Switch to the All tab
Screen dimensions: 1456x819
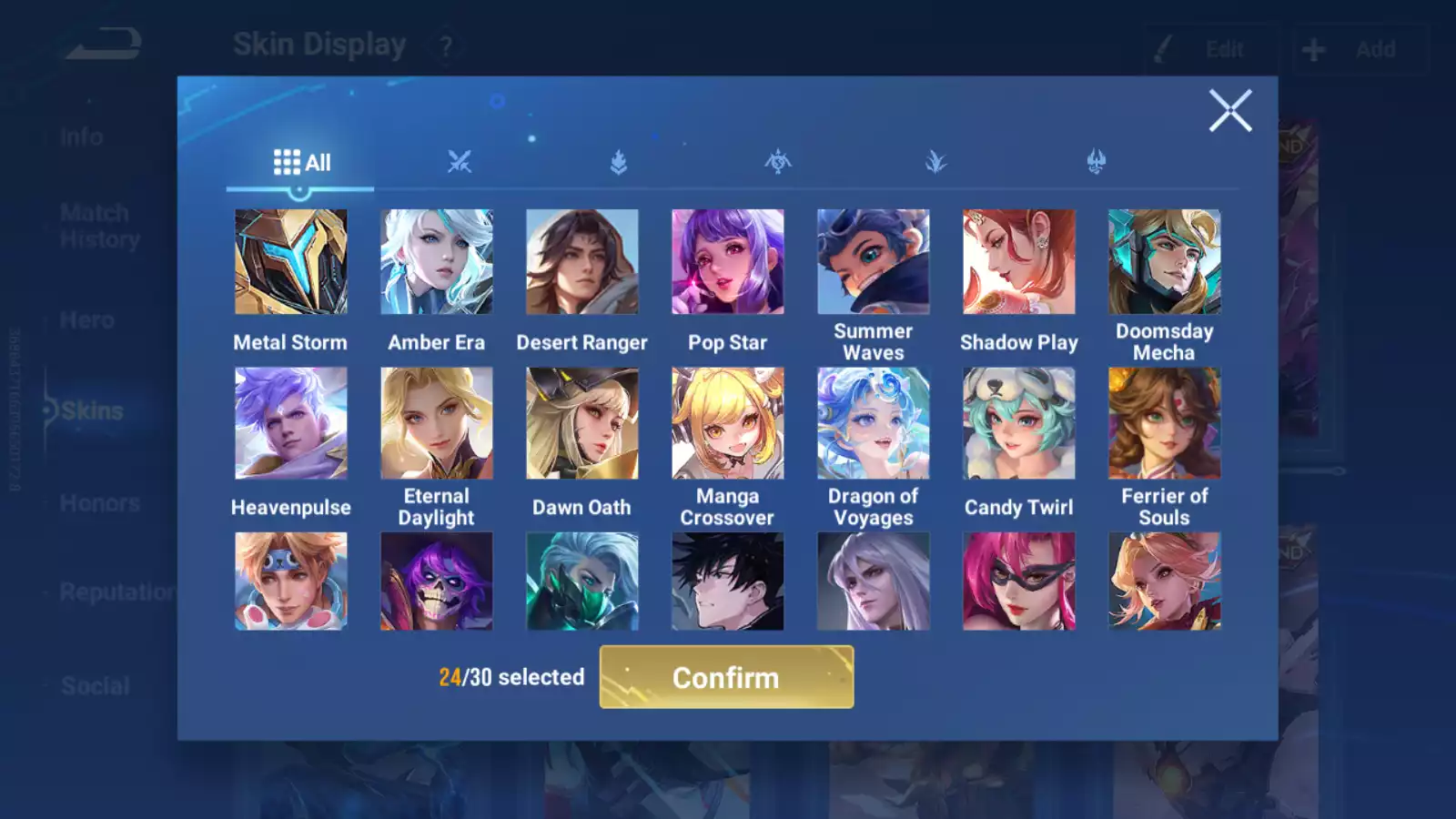point(300,161)
